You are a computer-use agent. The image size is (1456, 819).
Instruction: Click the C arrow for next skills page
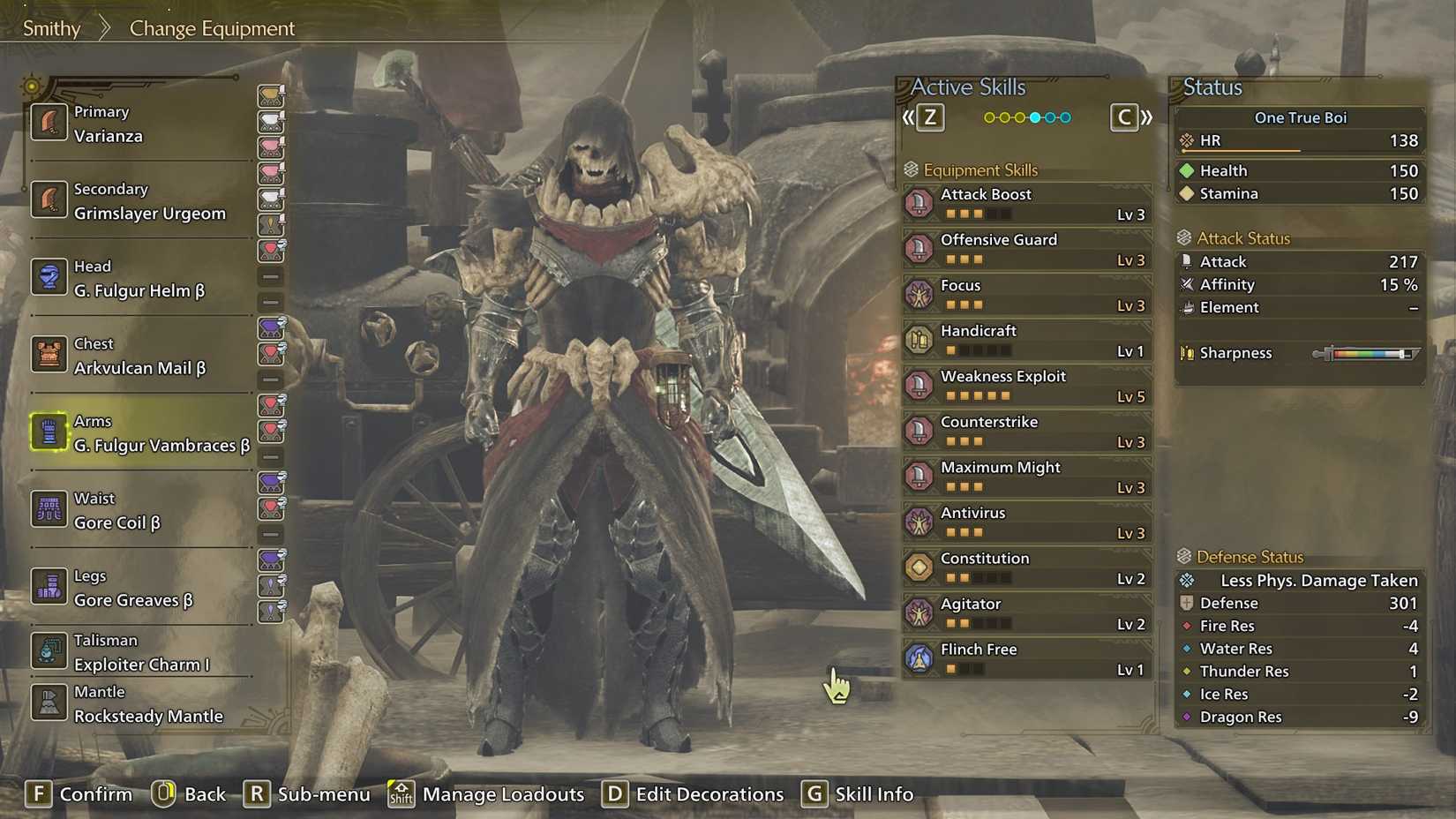(x=1123, y=116)
